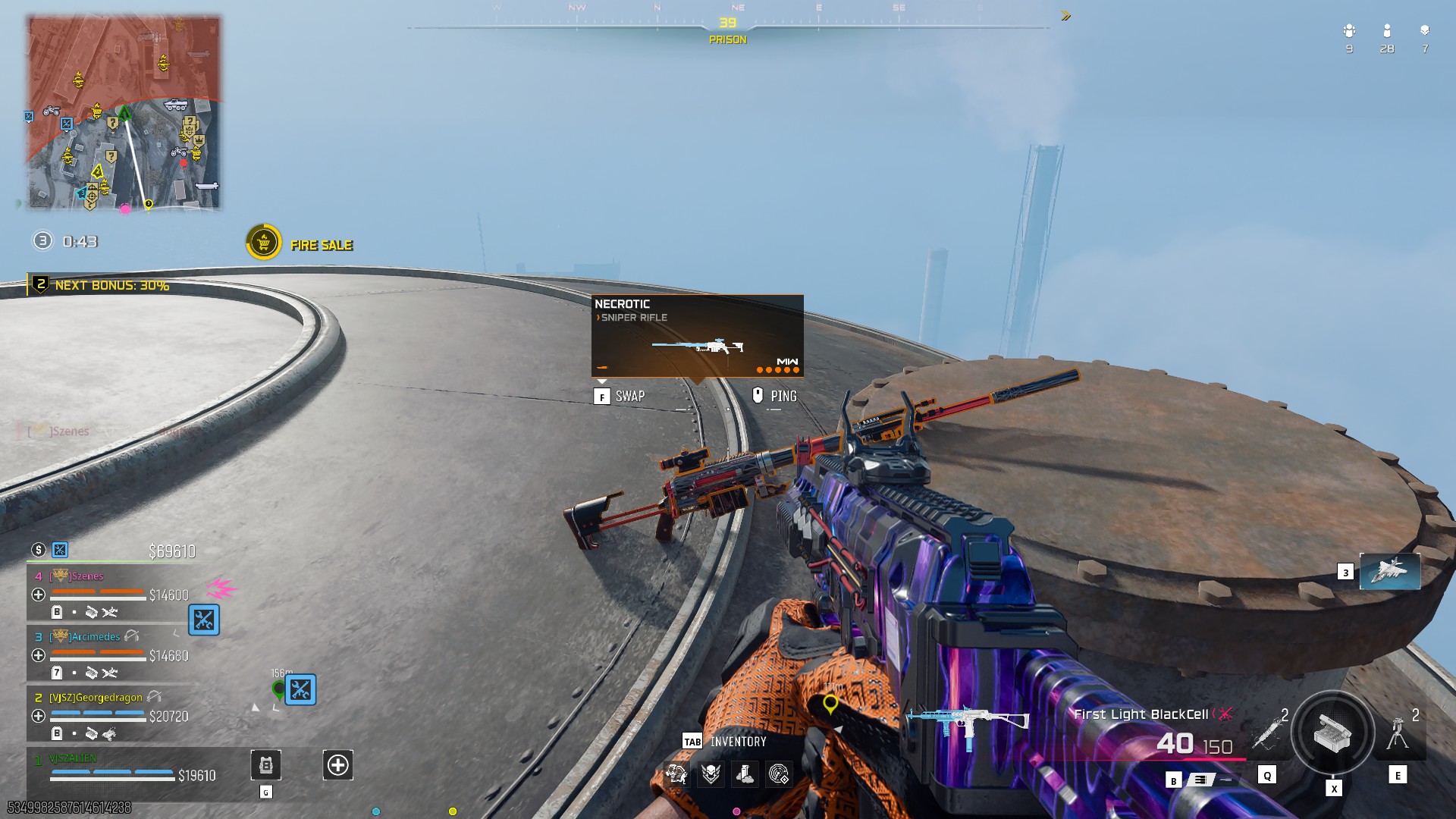1456x819 pixels.
Task: Select the tripod tactical equipment slot
Action: tap(1398, 733)
